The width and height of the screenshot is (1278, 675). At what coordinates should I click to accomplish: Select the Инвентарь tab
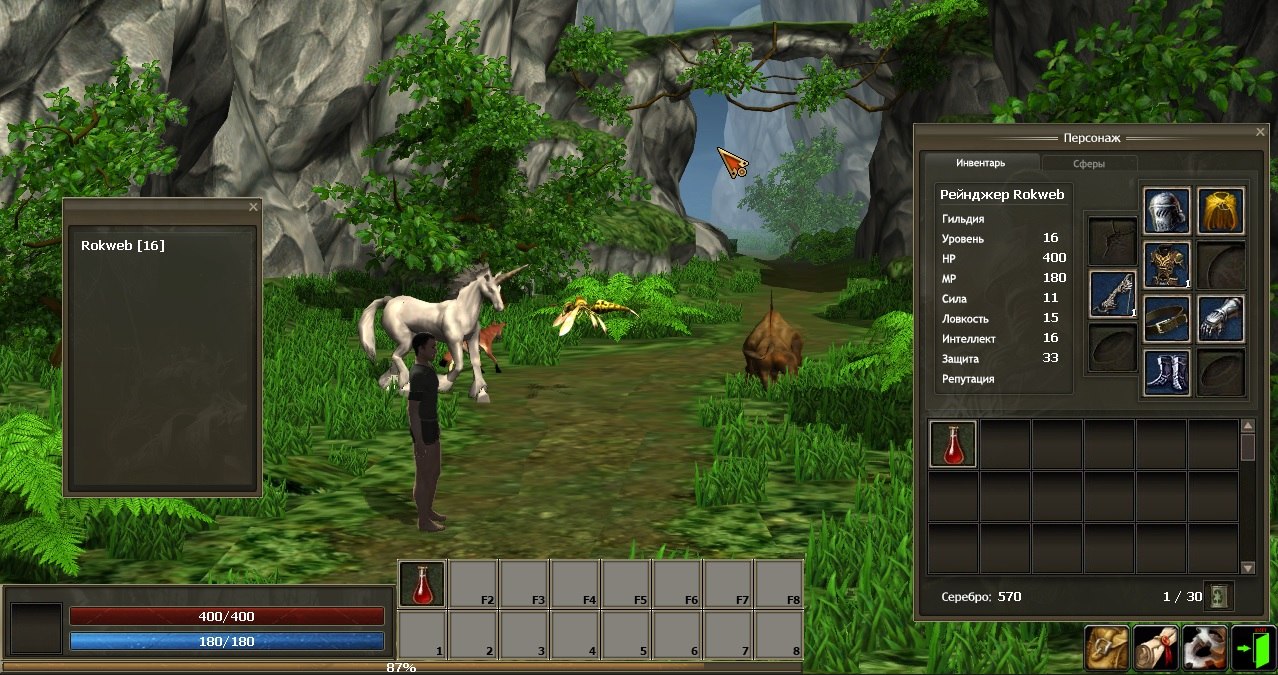(x=980, y=163)
